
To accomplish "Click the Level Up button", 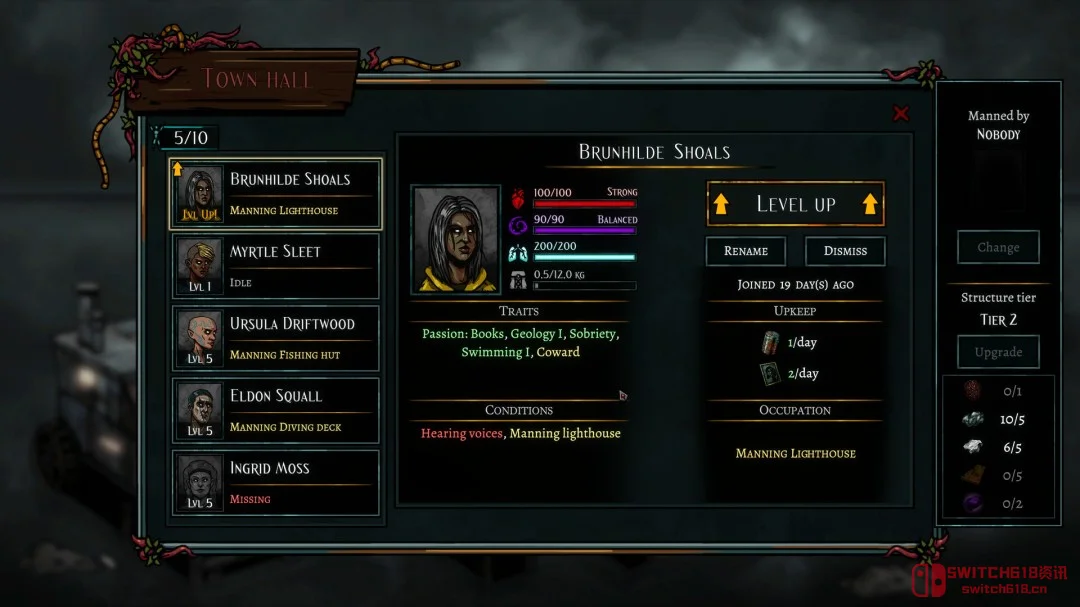I will 795,204.
